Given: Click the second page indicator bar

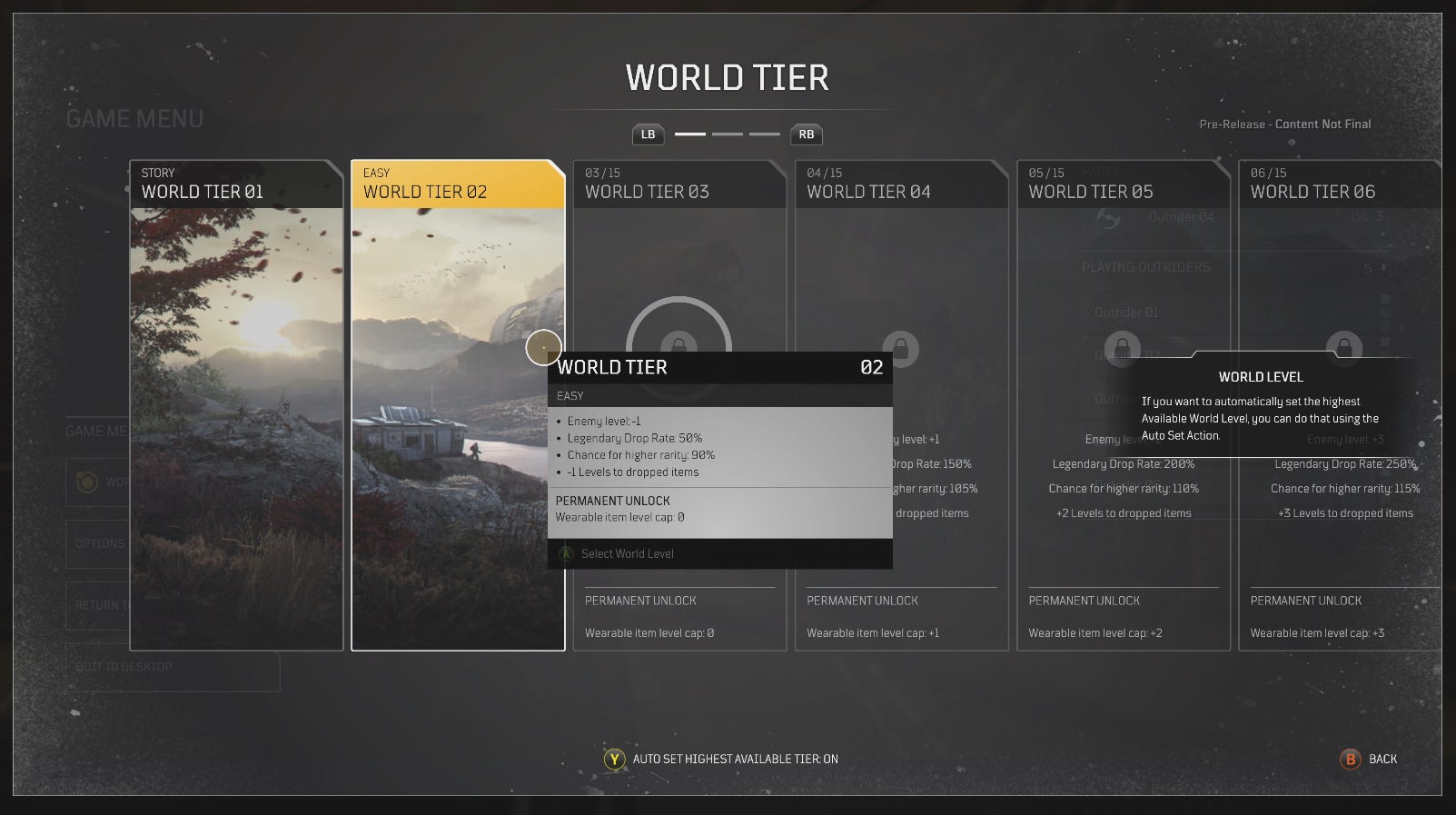Looking at the screenshot, I should [728, 134].
